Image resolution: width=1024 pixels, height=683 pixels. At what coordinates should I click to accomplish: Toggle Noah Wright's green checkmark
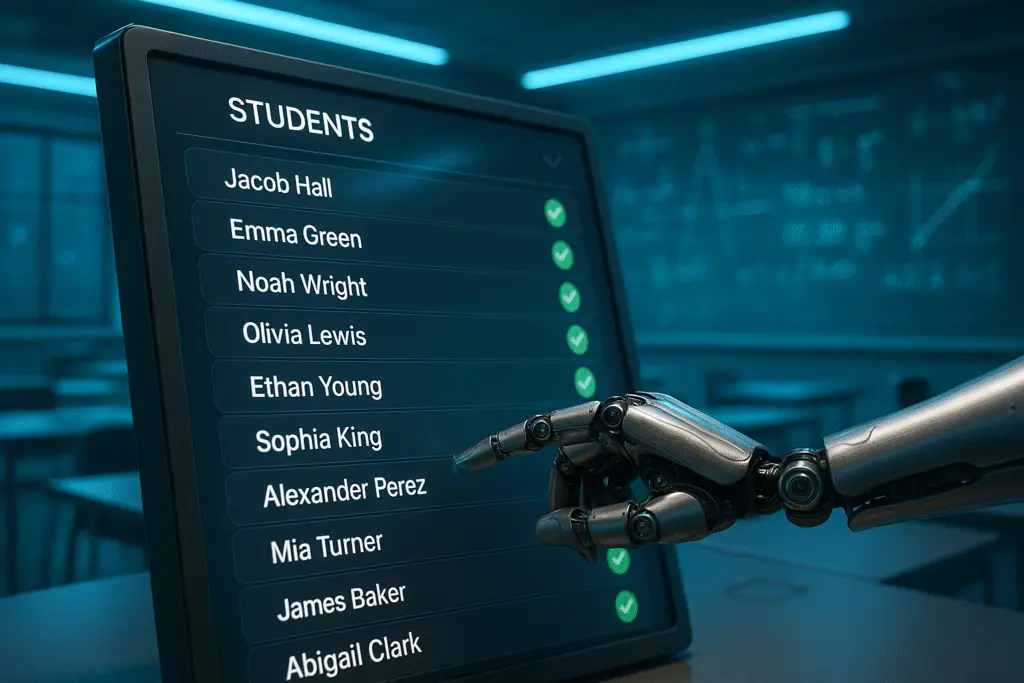(x=569, y=297)
